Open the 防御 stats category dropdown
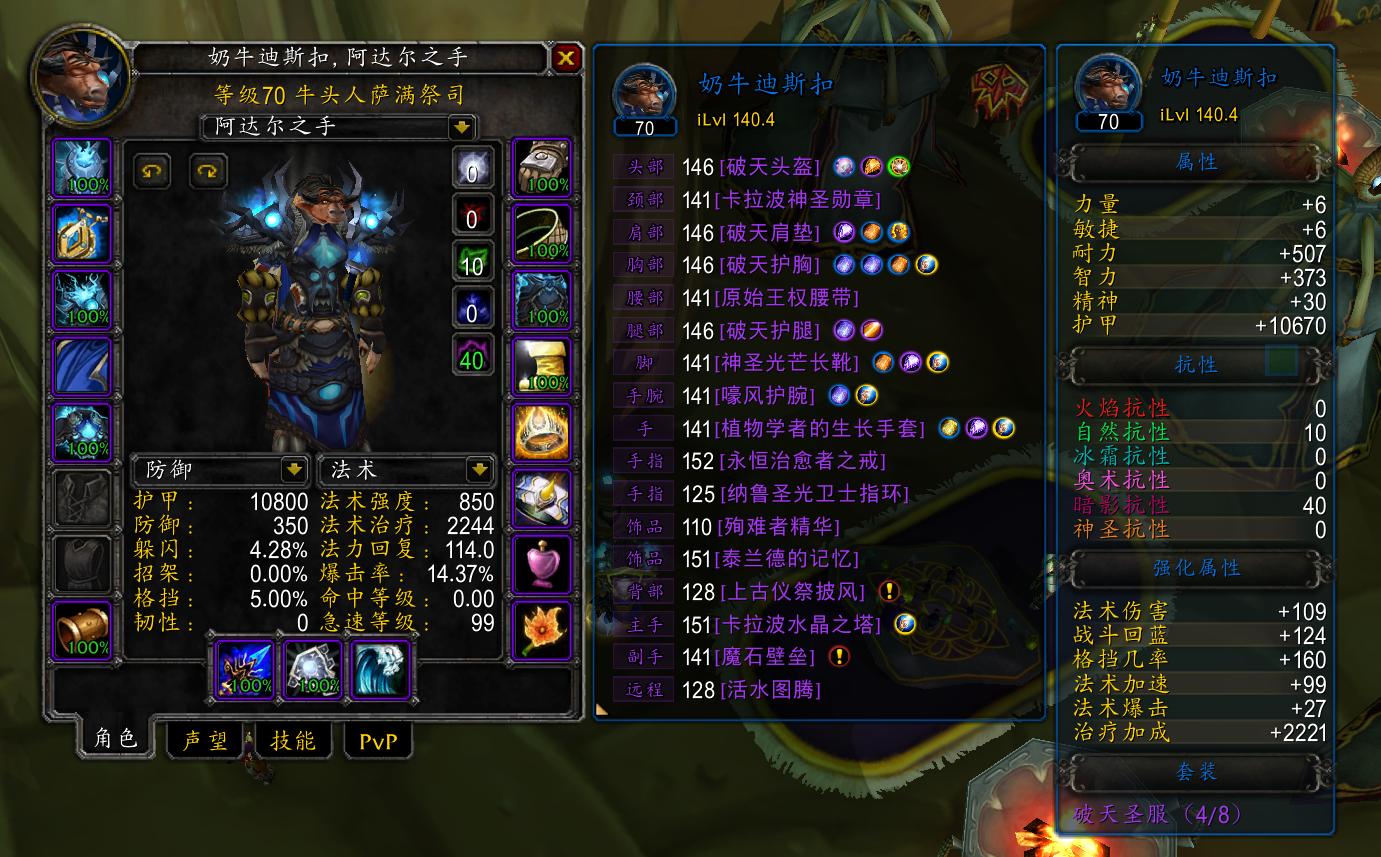This screenshot has width=1381, height=857. [220, 471]
